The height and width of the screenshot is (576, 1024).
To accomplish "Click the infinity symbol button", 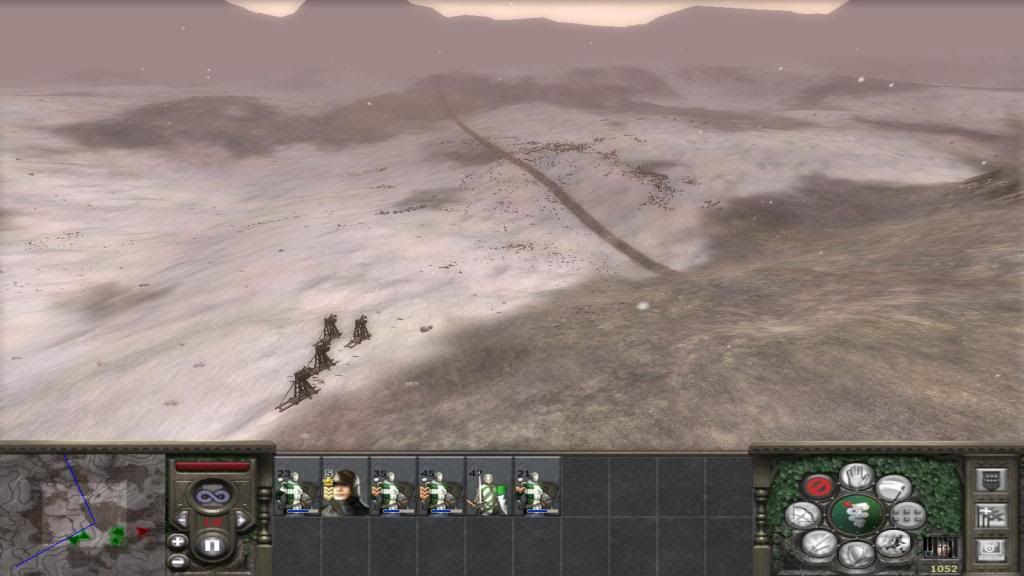I will click(212, 494).
